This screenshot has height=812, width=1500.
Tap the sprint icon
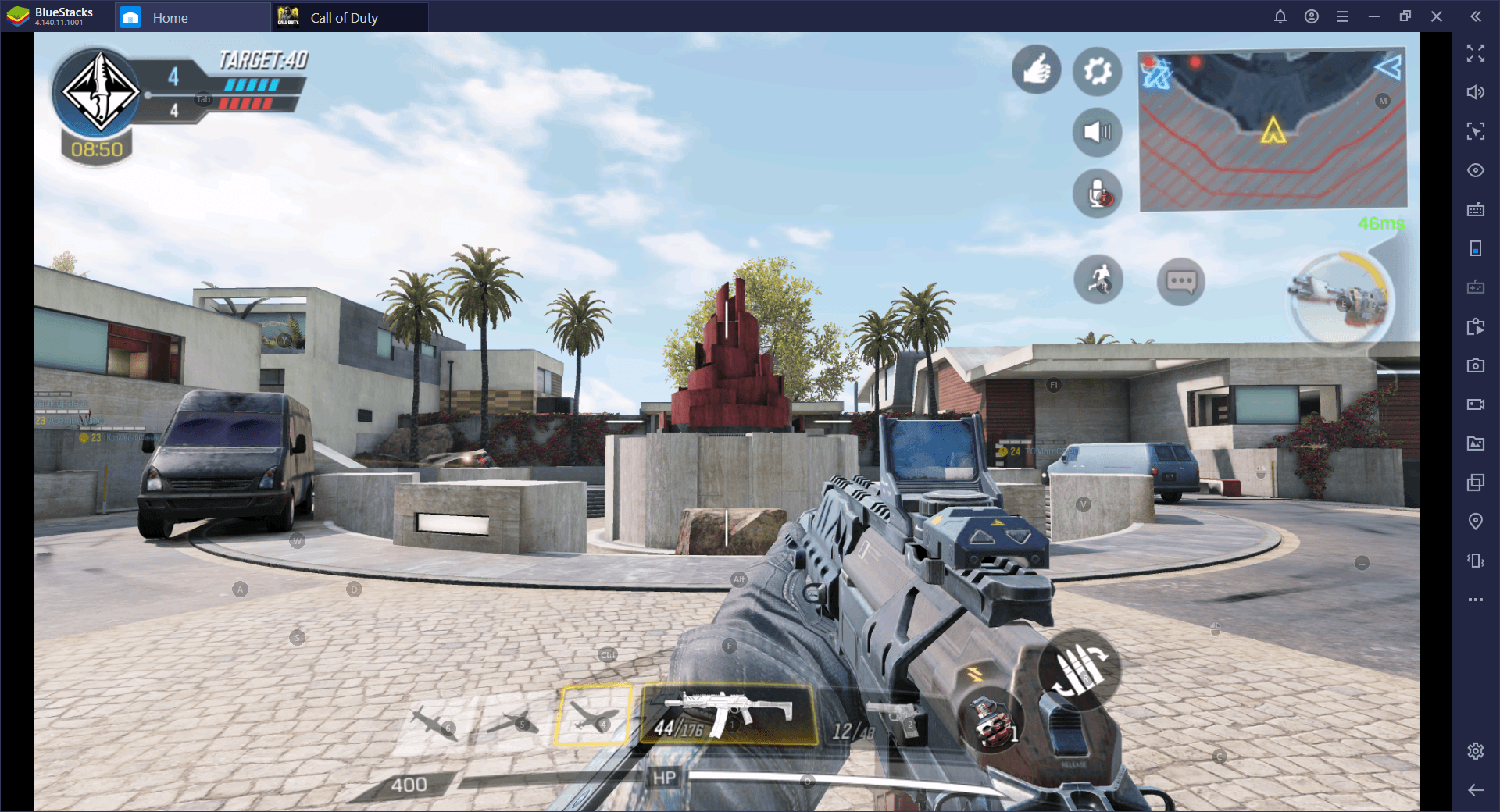[x=1098, y=280]
